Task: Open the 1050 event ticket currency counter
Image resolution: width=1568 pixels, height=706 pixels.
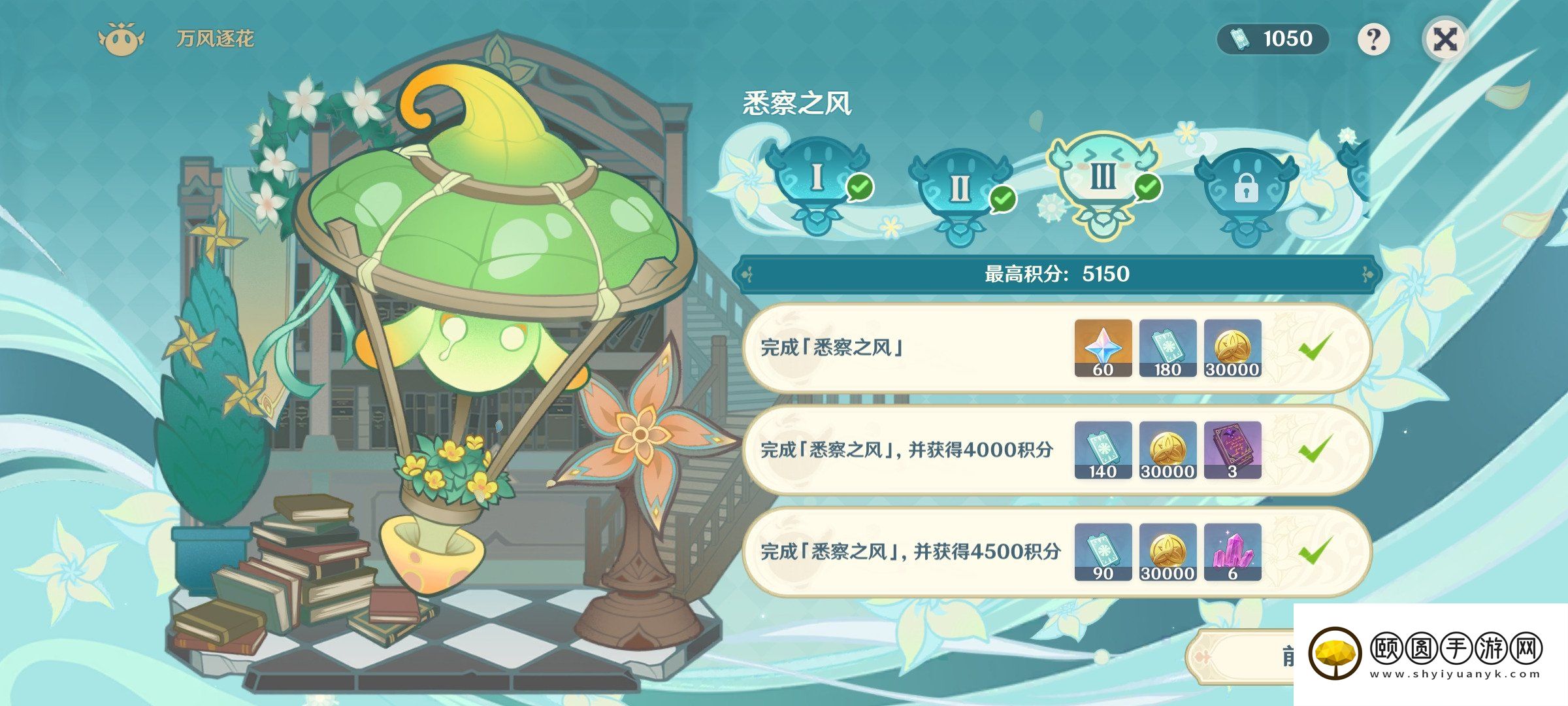Action: (1273, 39)
